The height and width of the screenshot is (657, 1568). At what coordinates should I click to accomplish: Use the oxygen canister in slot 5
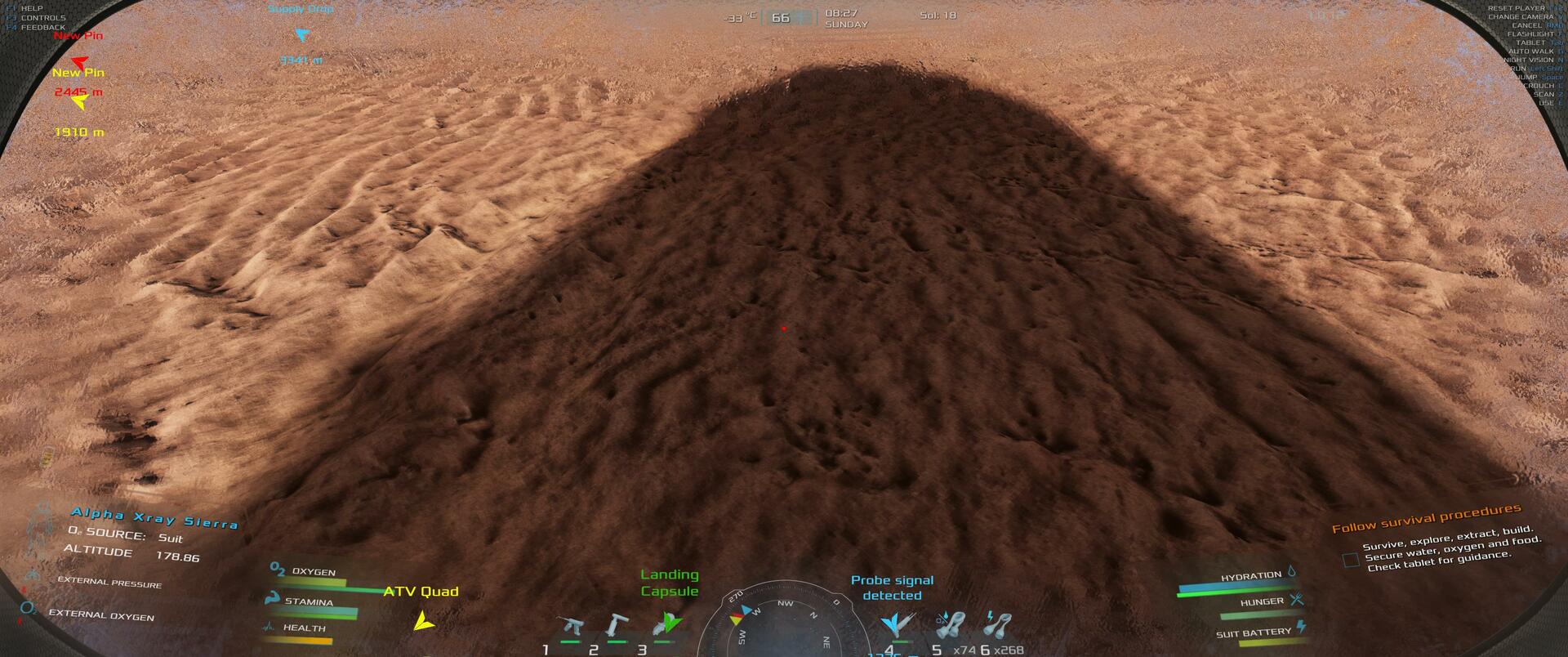(x=951, y=626)
